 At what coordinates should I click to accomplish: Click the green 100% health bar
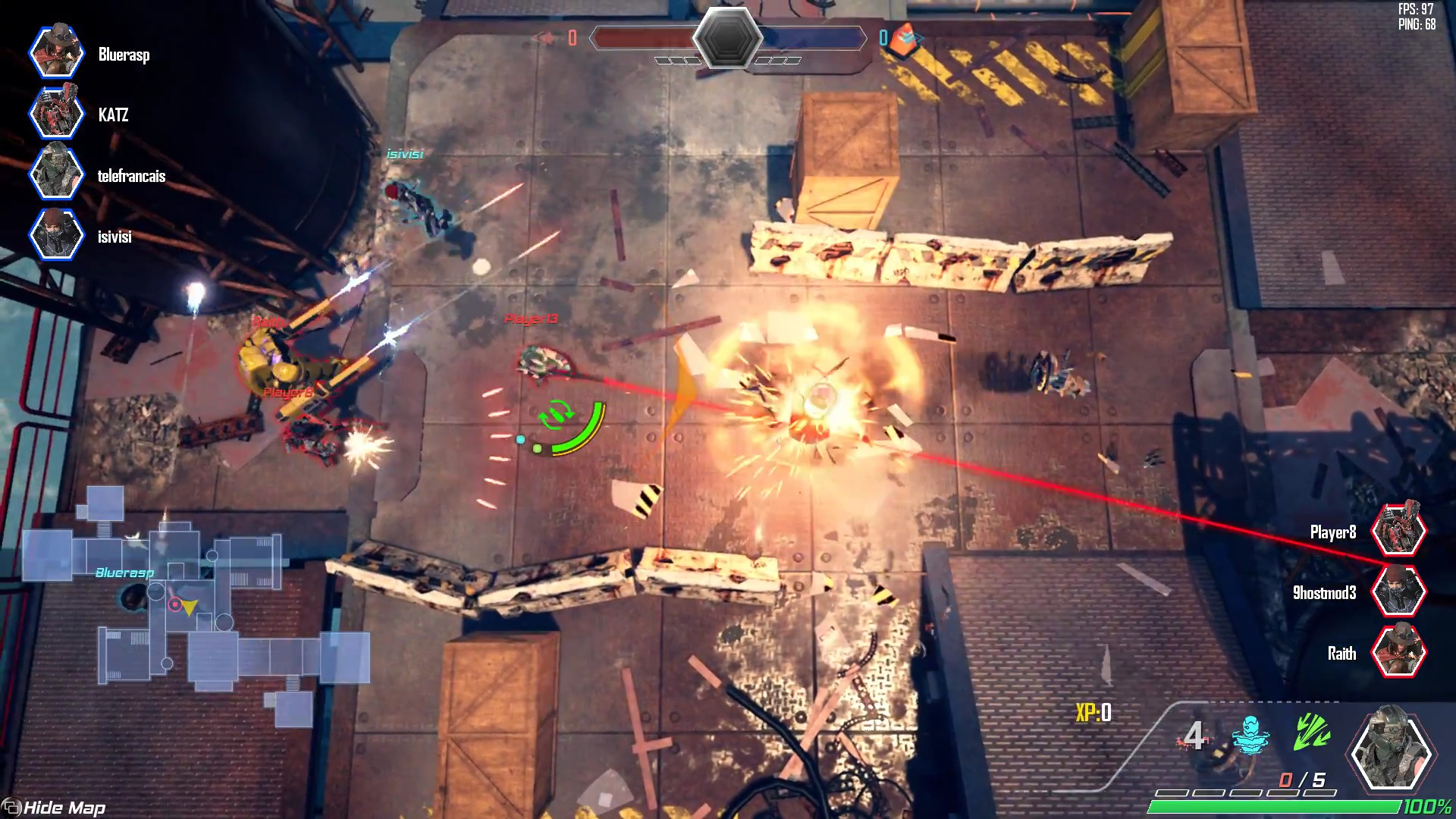tap(1274, 806)
